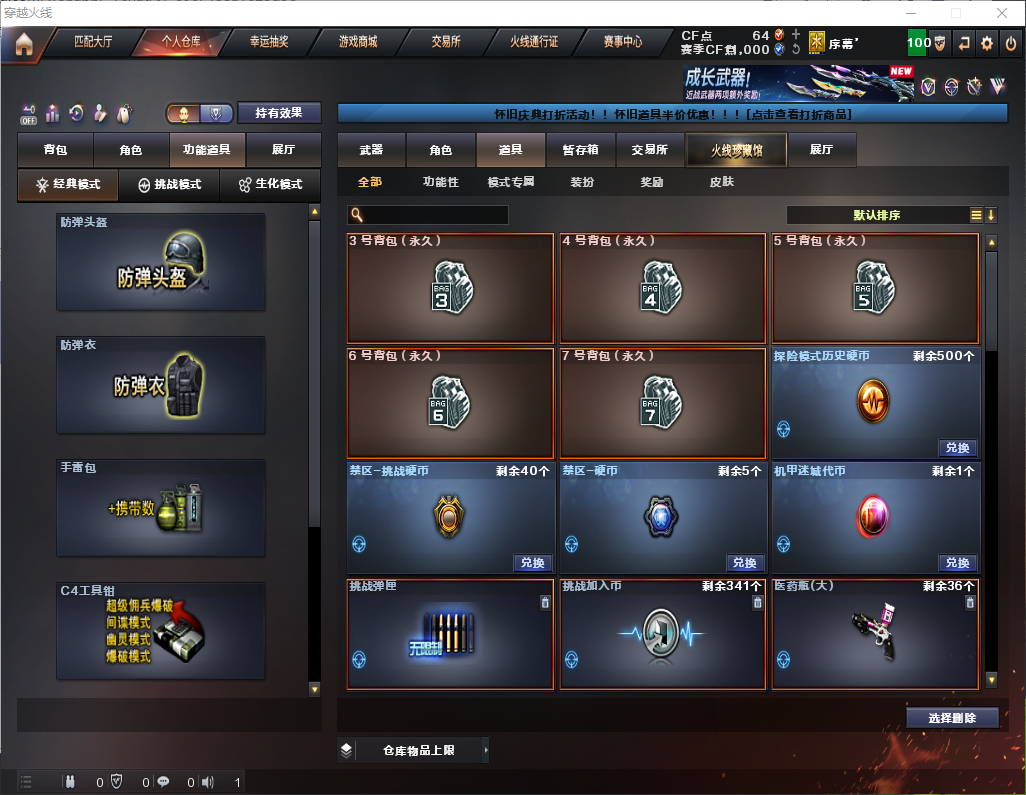This screenshot has width=1026, height=795.
Task: Click the 选择删除 button
Action: [952, 718]
